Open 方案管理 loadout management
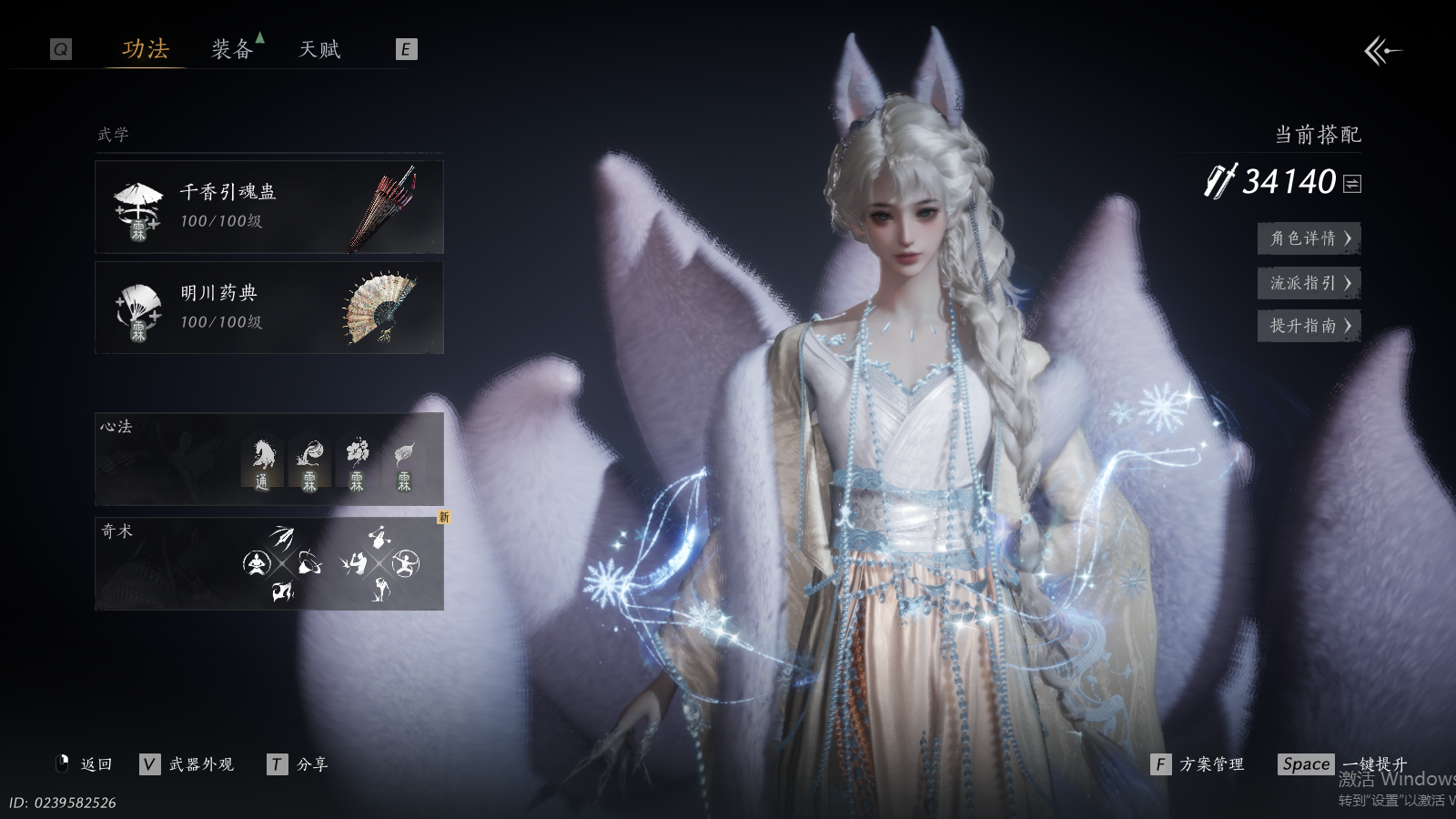The width and height of the screenshot is (1456, 819). [x=1198, y=764]
